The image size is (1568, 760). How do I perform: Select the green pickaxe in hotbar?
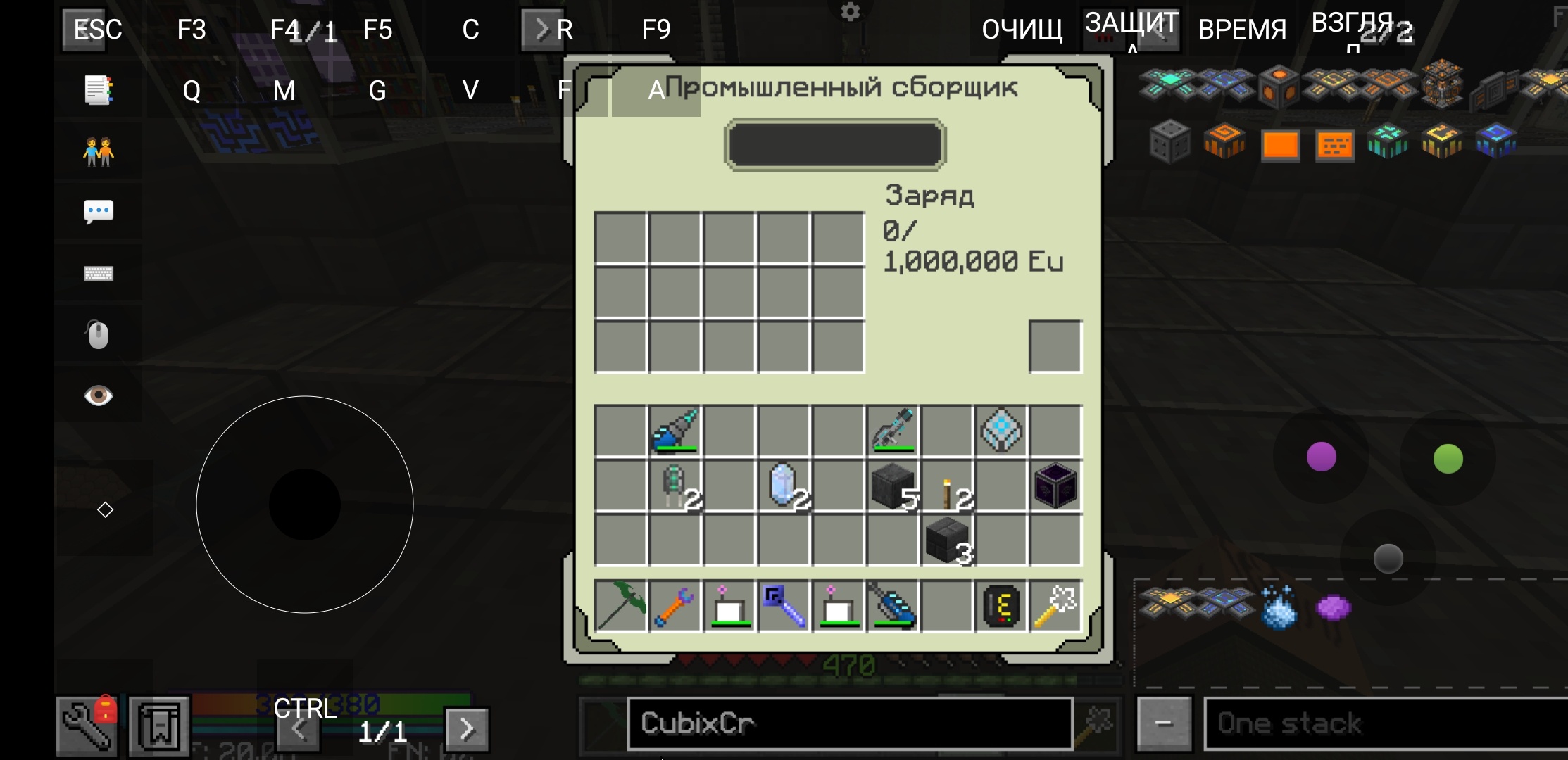pyautogui.click(x=620, y=606)
